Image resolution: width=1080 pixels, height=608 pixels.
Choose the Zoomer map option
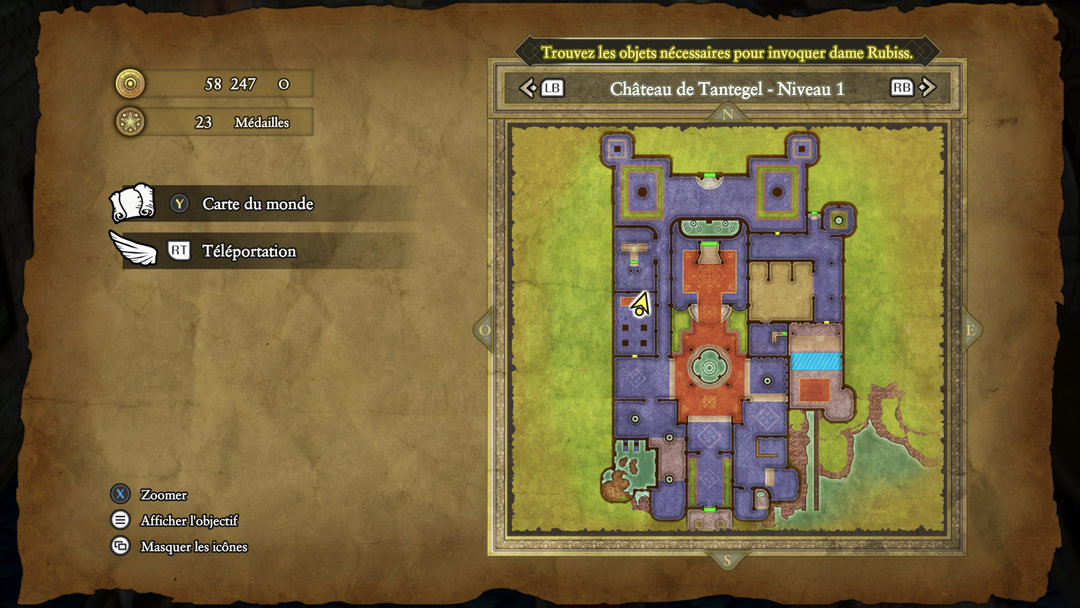click(x=163, y=495)
